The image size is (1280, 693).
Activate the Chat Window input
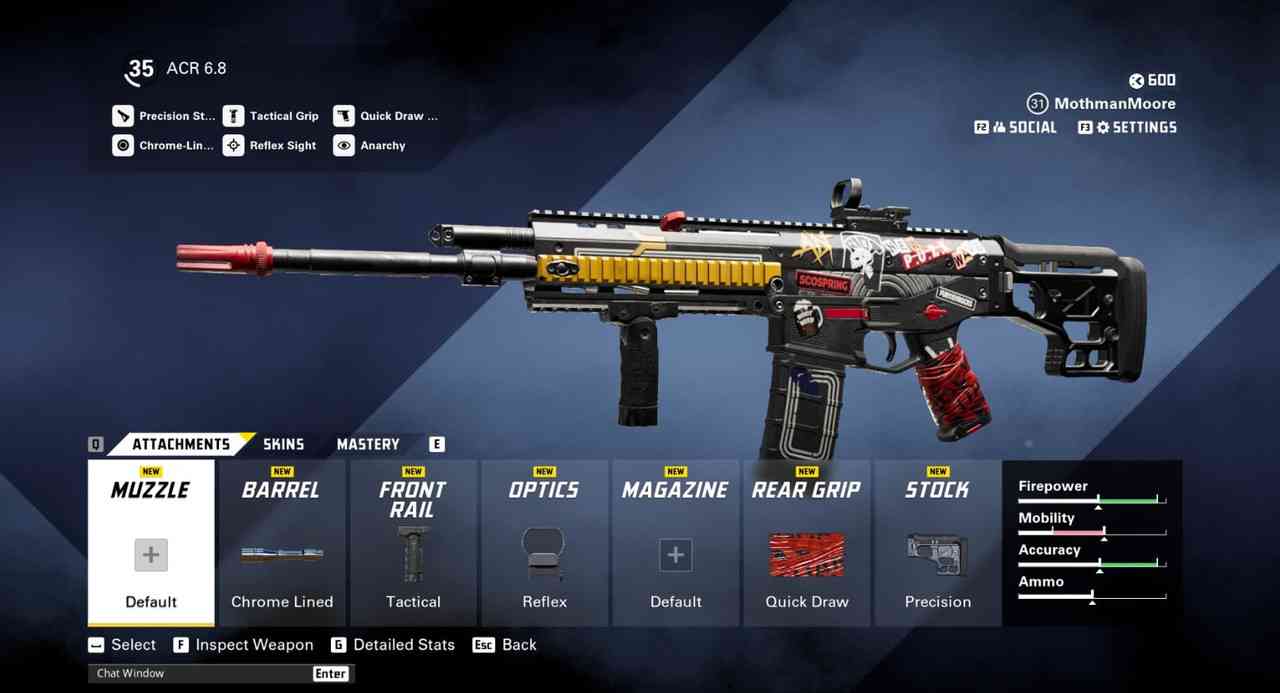[200, 673]
